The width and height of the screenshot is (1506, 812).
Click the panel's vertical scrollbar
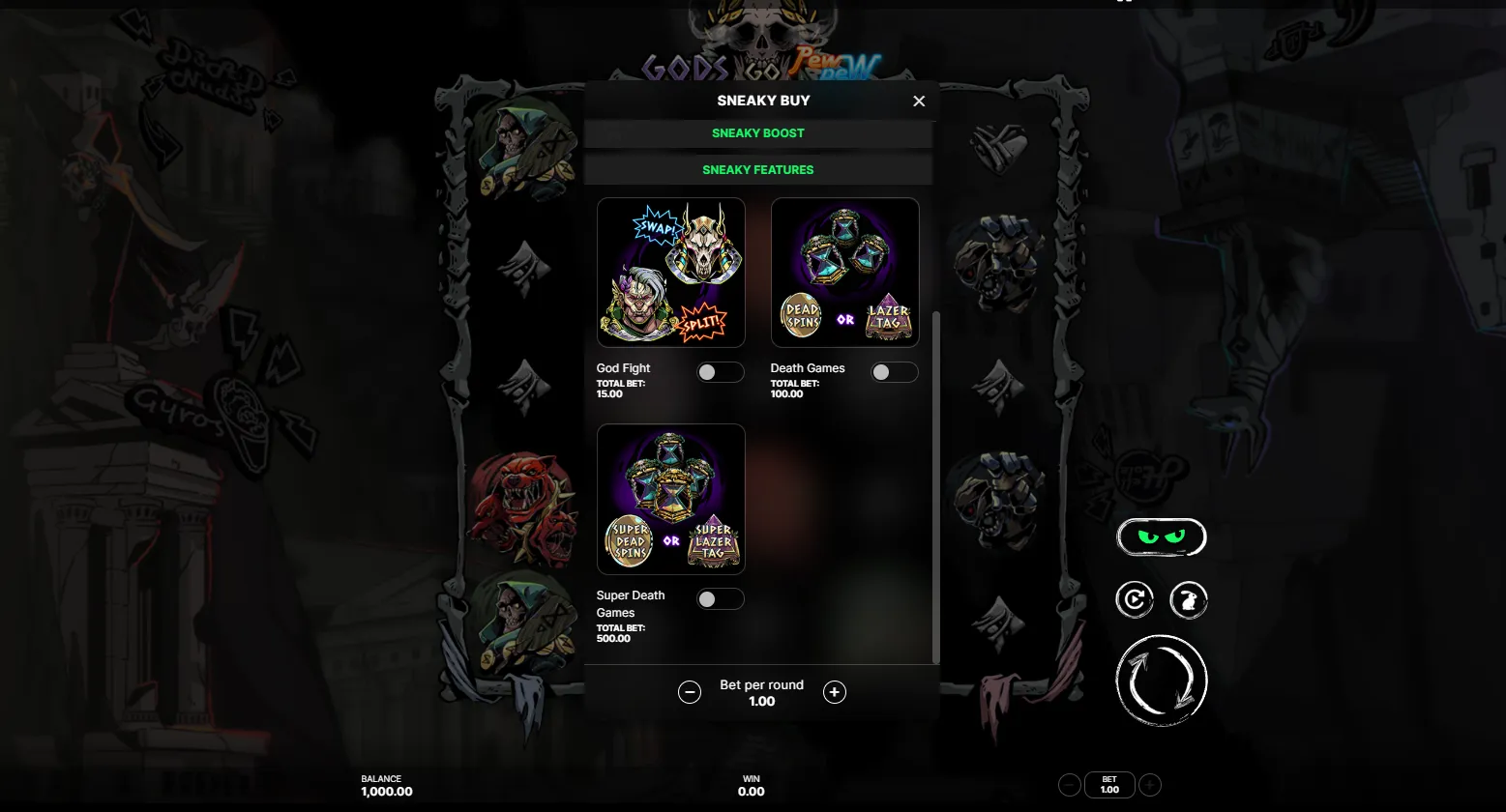click(935, 483)
